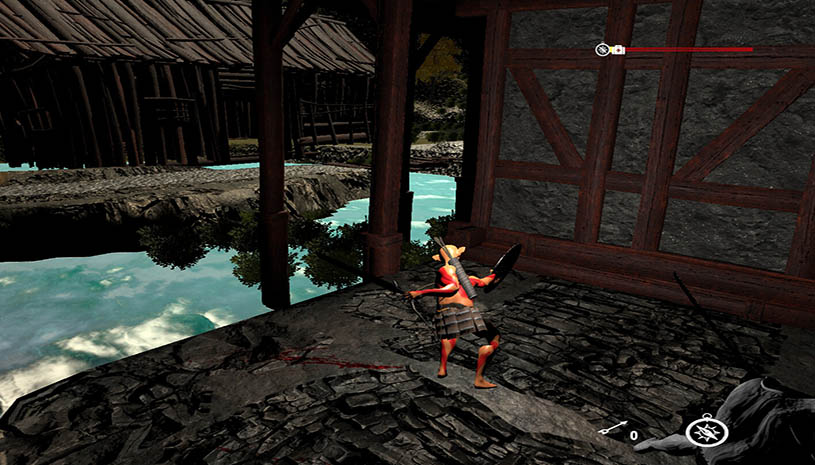The height and width of the screenshot is (465, 815).
Task: Click the round emblem beside the health bar
Action: pyautogui.click(x=603, y=49)
